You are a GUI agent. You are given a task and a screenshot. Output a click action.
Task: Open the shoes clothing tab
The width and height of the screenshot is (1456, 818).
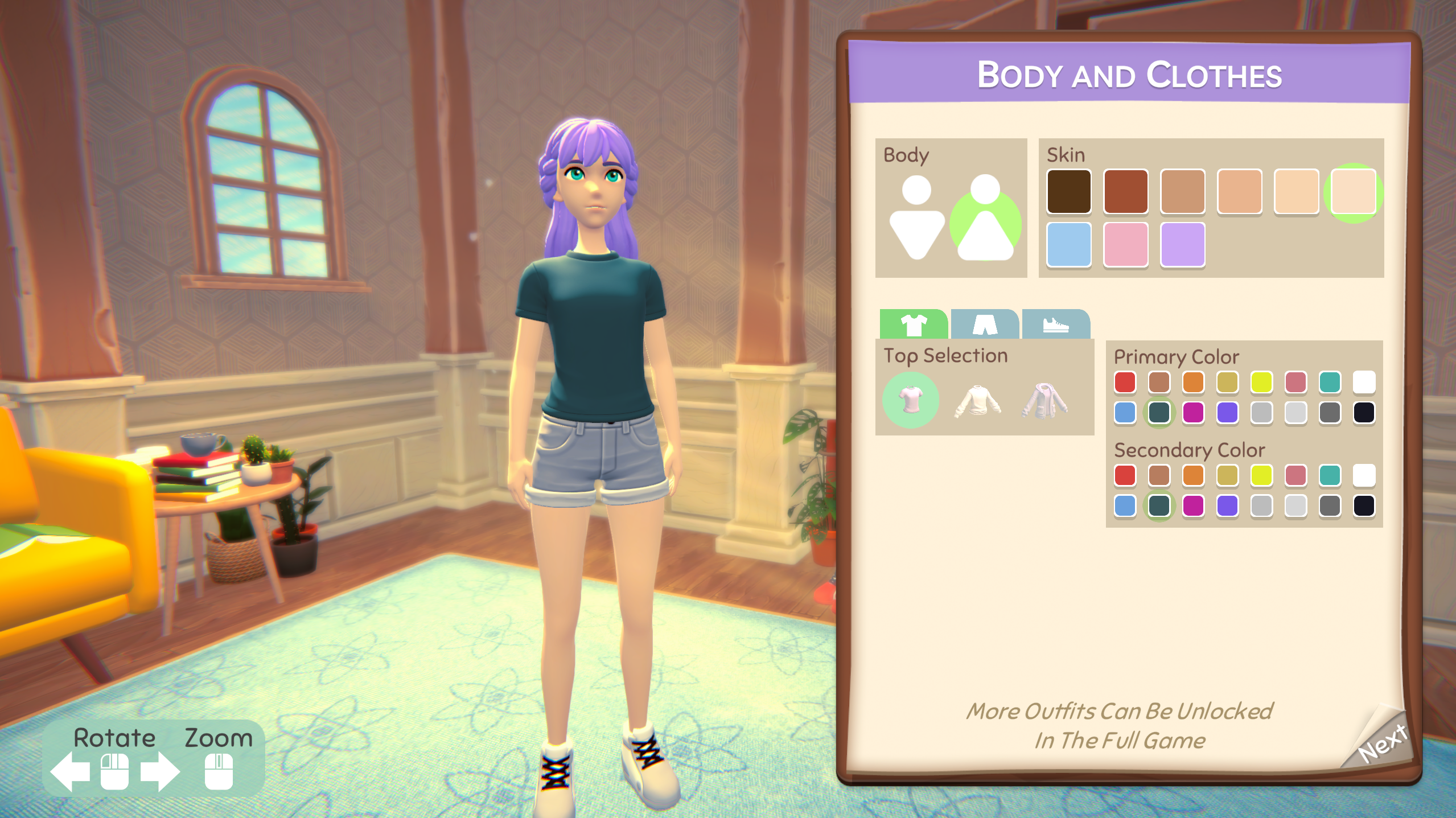(1056, 326)
